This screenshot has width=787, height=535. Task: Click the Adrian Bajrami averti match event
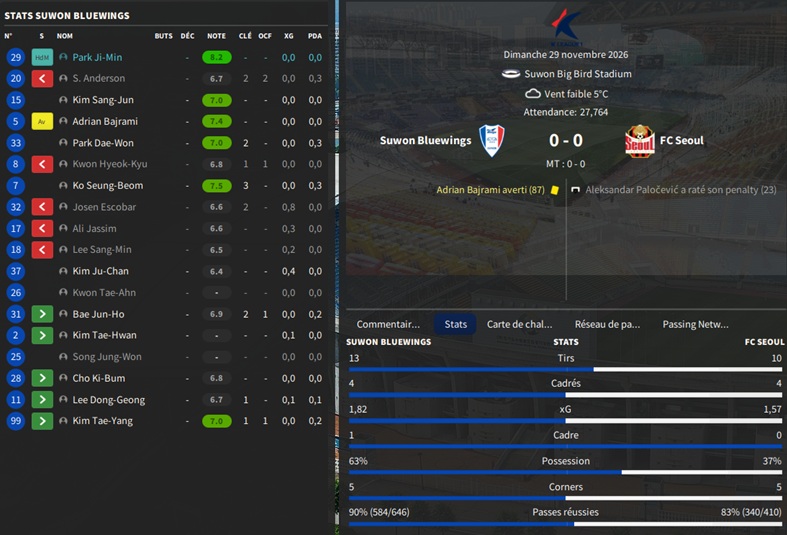click(x=490, y=189)
